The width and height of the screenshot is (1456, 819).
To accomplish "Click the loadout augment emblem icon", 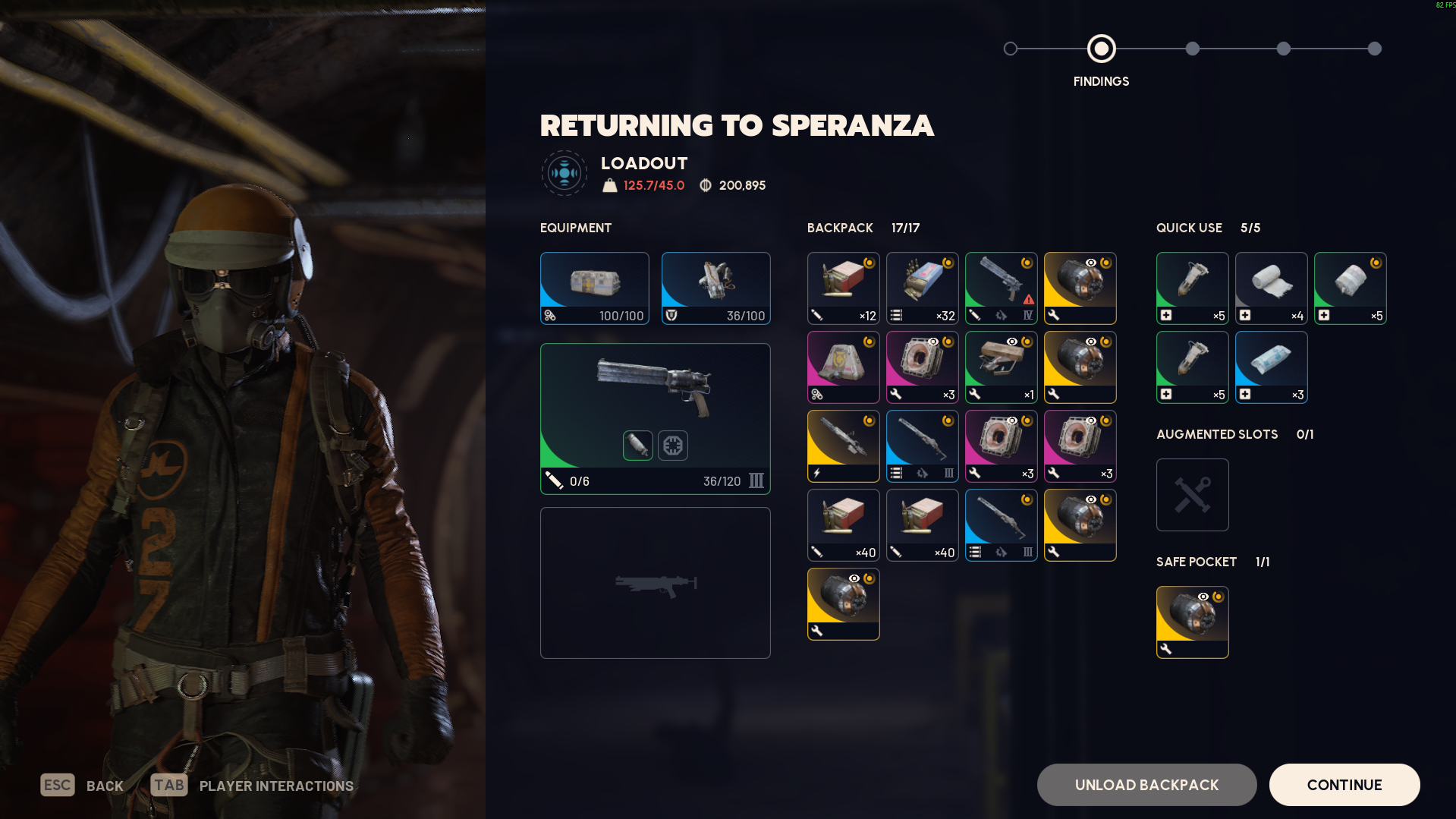I will [x=564, y=173].
